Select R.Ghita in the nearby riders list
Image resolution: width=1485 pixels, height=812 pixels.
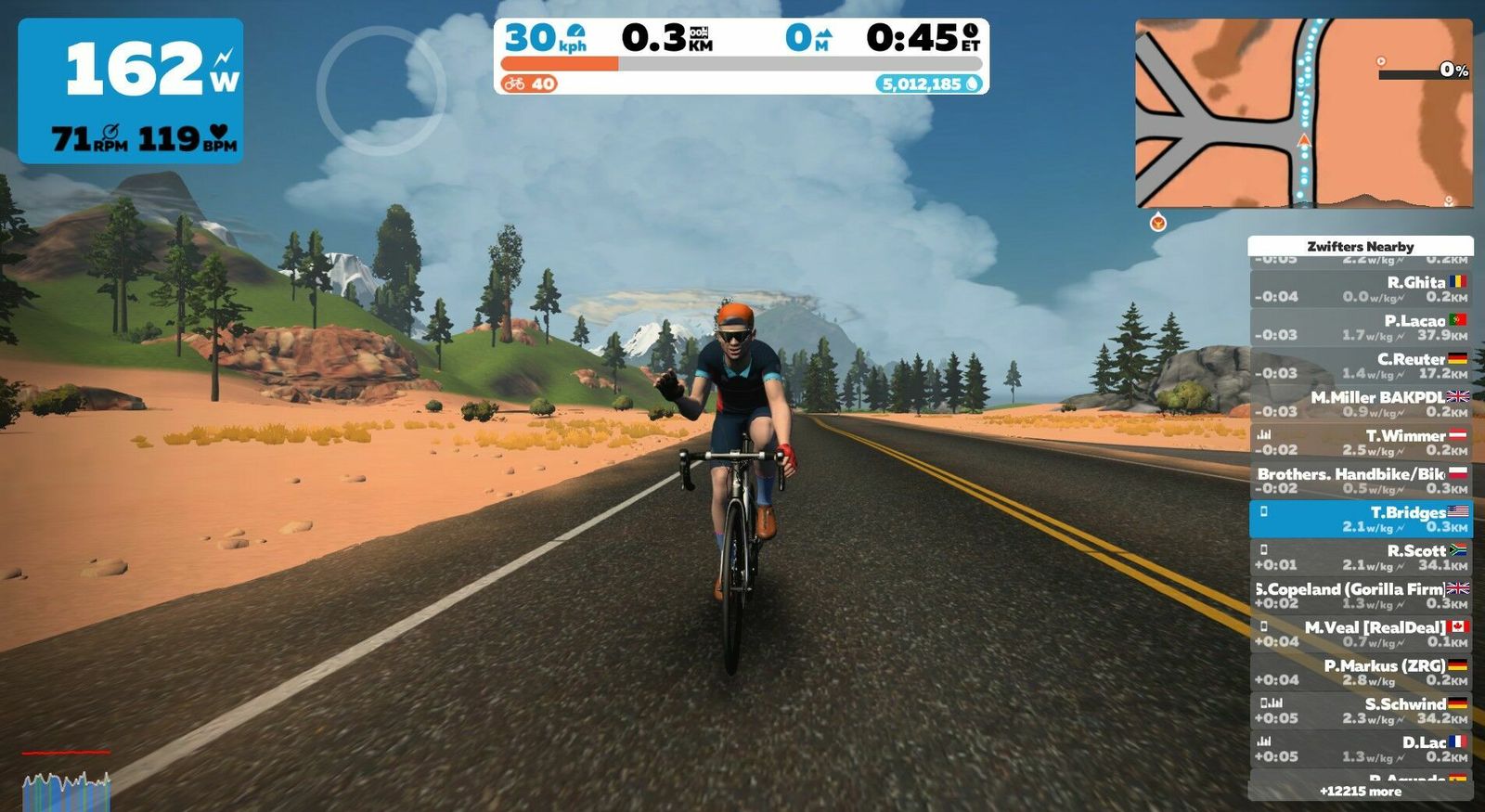(1361, 289)
